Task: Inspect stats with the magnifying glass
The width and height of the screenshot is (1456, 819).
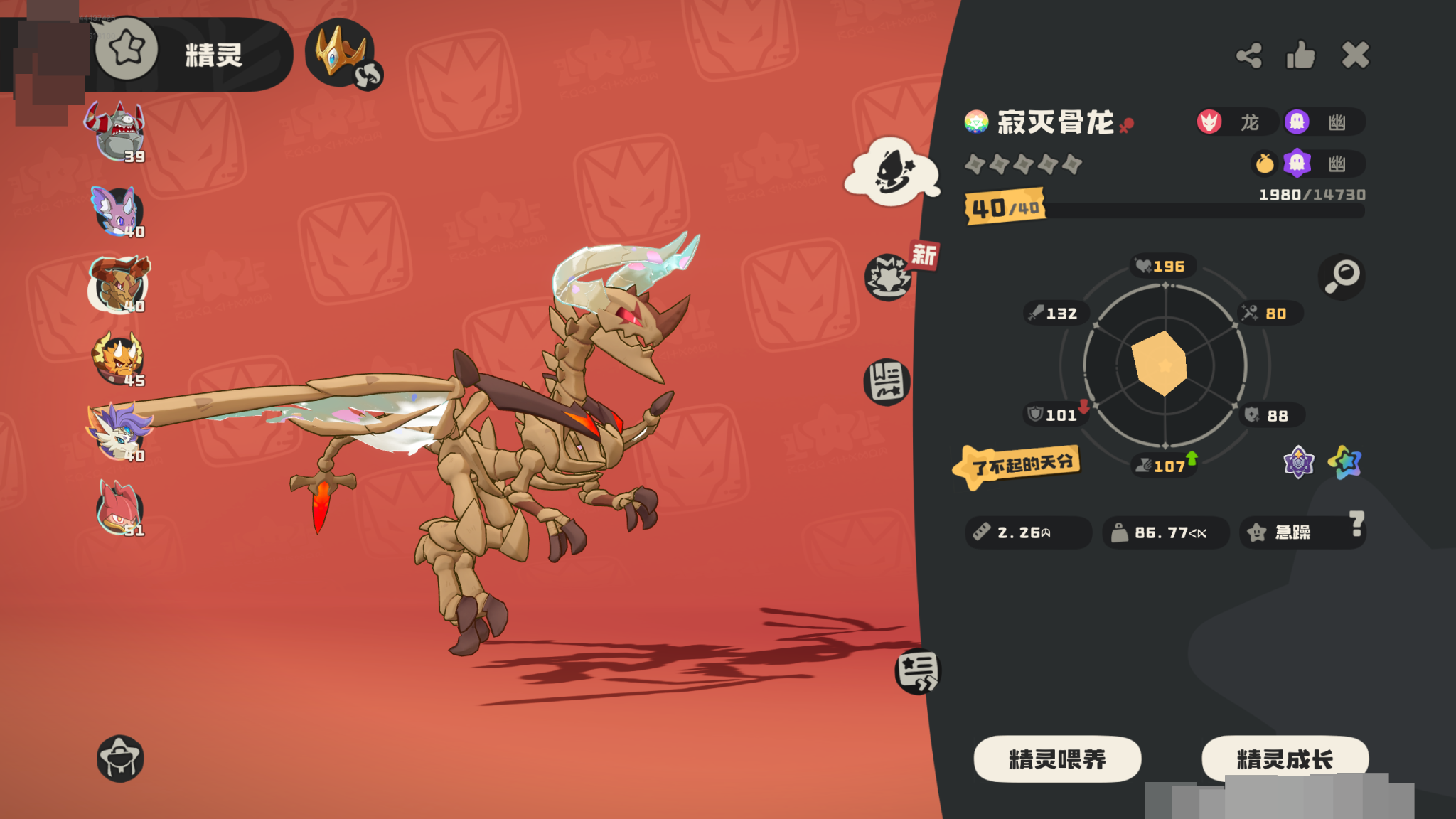Action: click(x=1342, y=276)
